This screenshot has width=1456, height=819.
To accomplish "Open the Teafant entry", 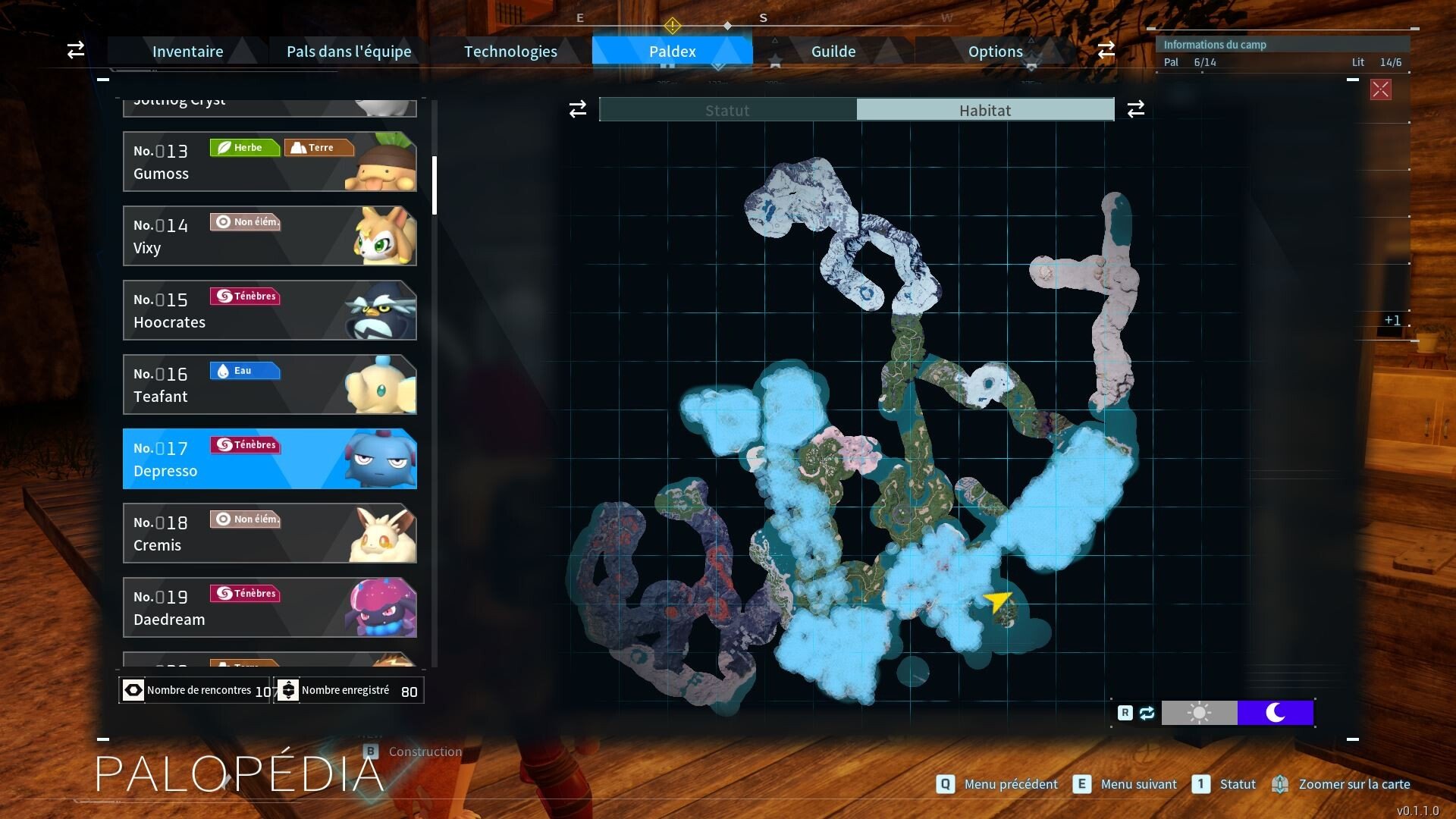I will pyautogui.click(x=269, y=384).
